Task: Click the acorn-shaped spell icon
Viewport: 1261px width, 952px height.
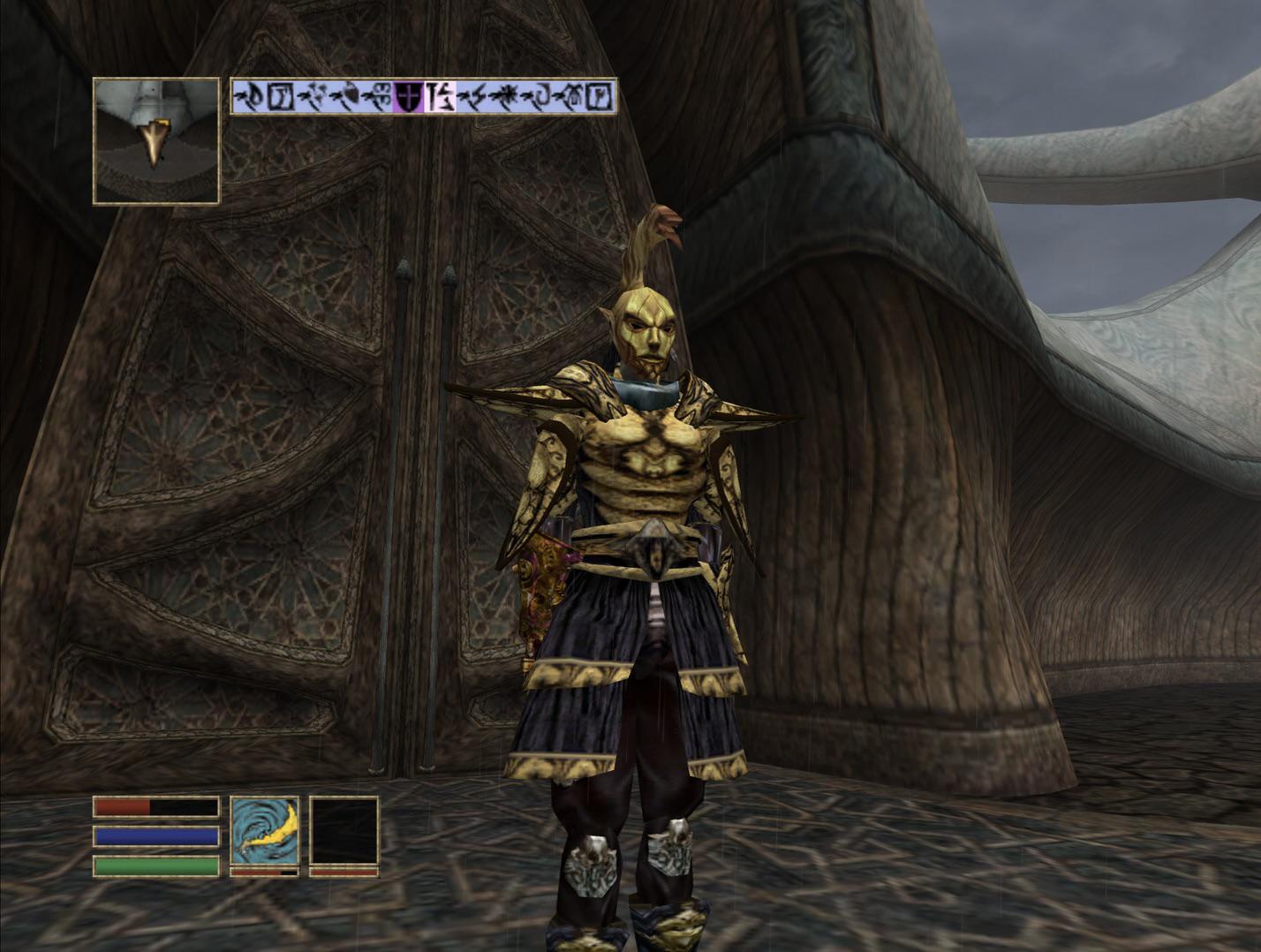Action: (x=345, y=95)
